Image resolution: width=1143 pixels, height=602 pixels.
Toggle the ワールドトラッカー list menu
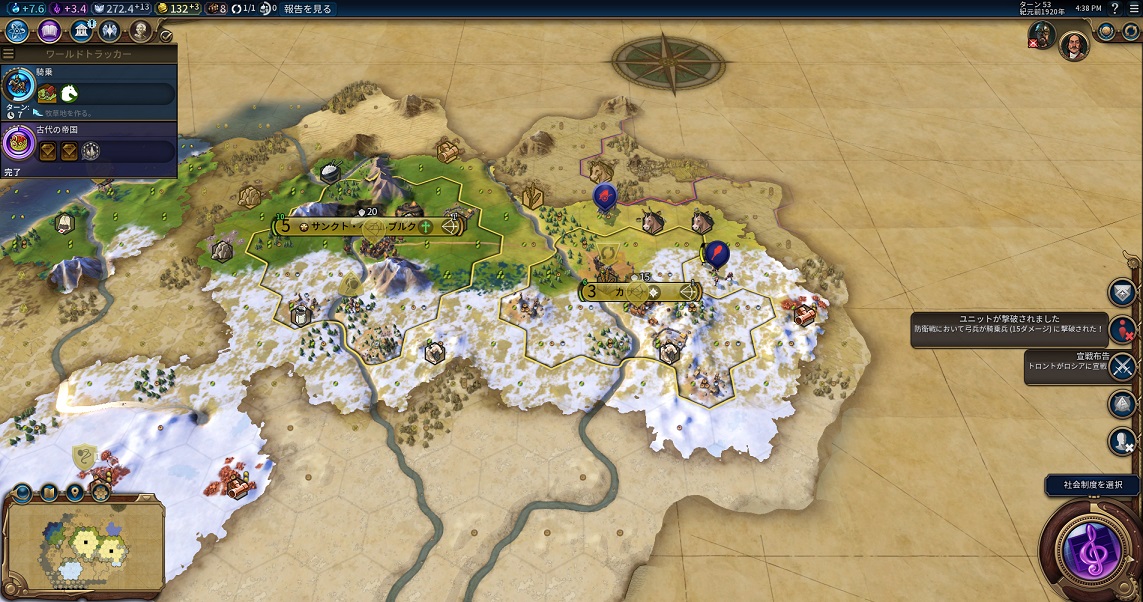coord(8,54)
